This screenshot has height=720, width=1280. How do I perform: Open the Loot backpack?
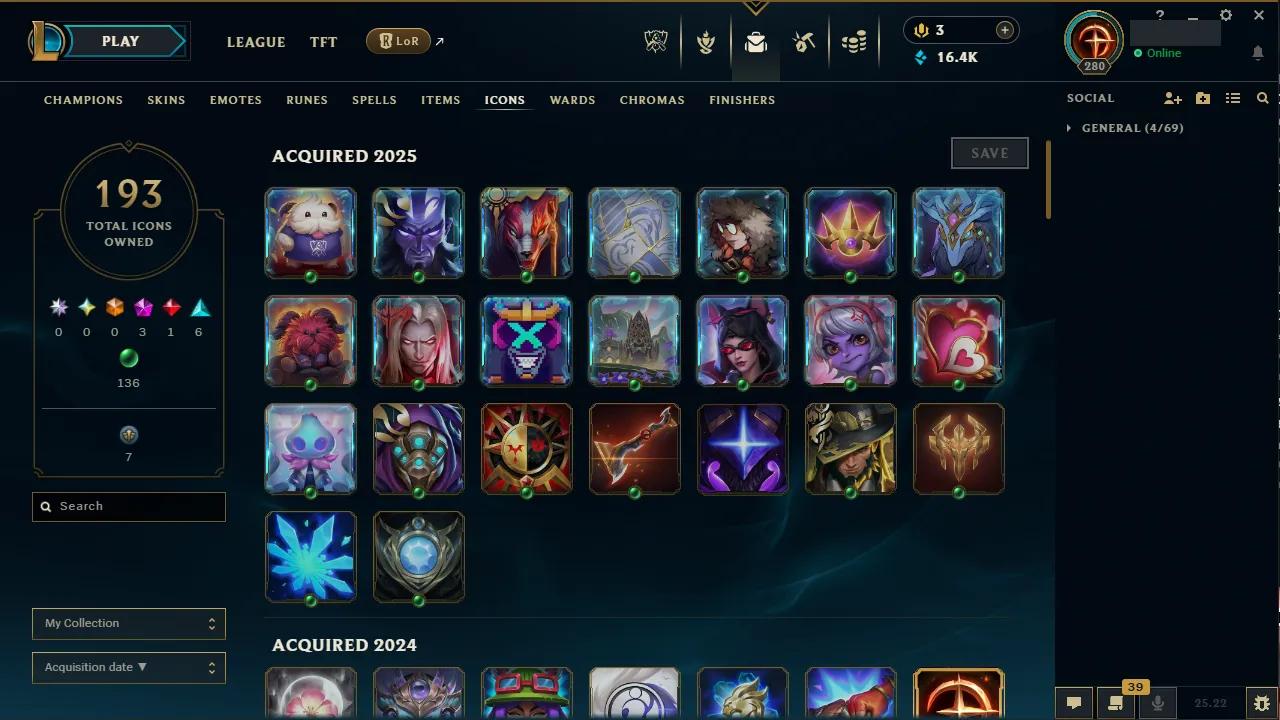(x=755, y=42)
